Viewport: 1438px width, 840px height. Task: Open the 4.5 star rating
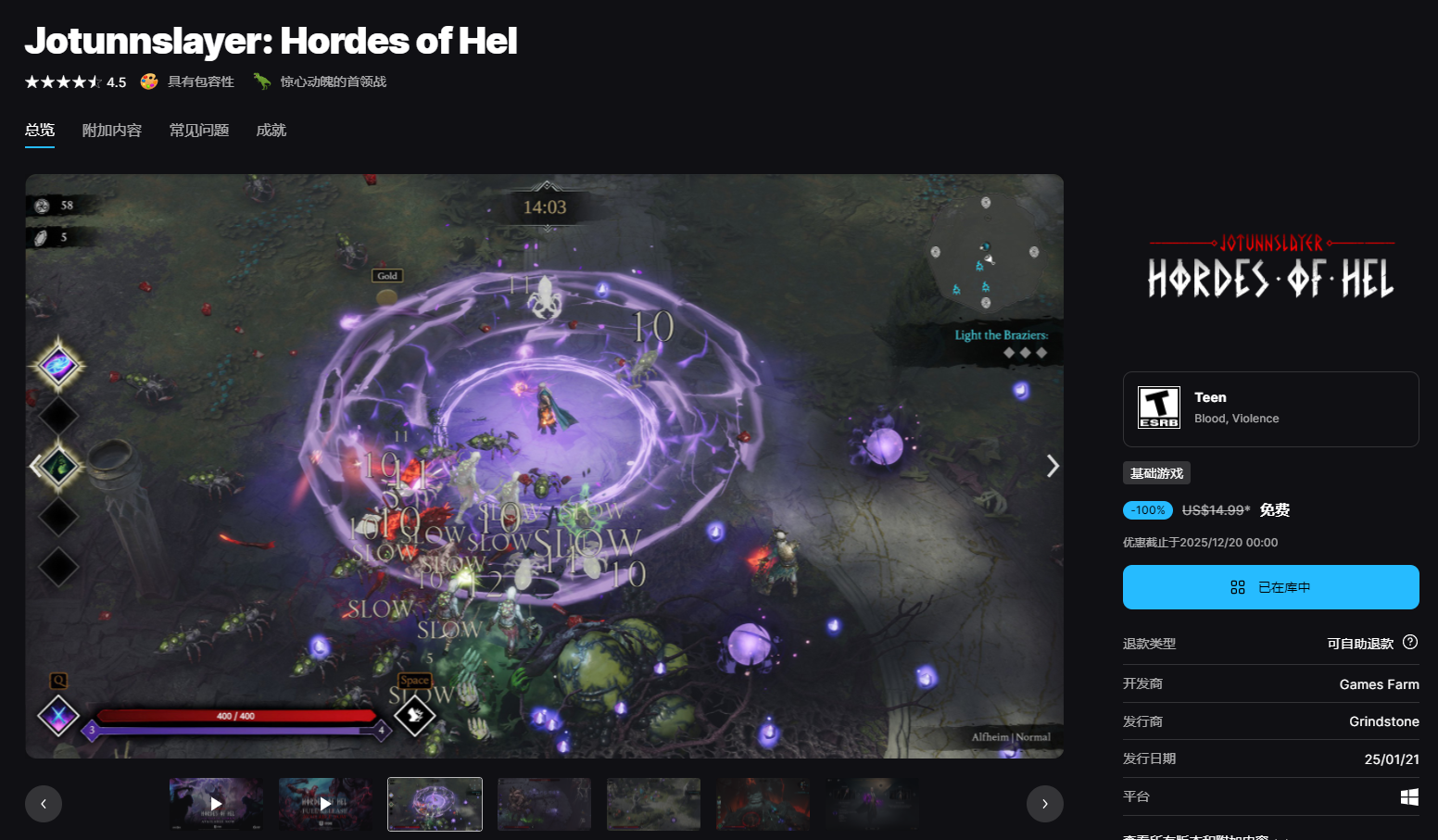coord(76,82)
